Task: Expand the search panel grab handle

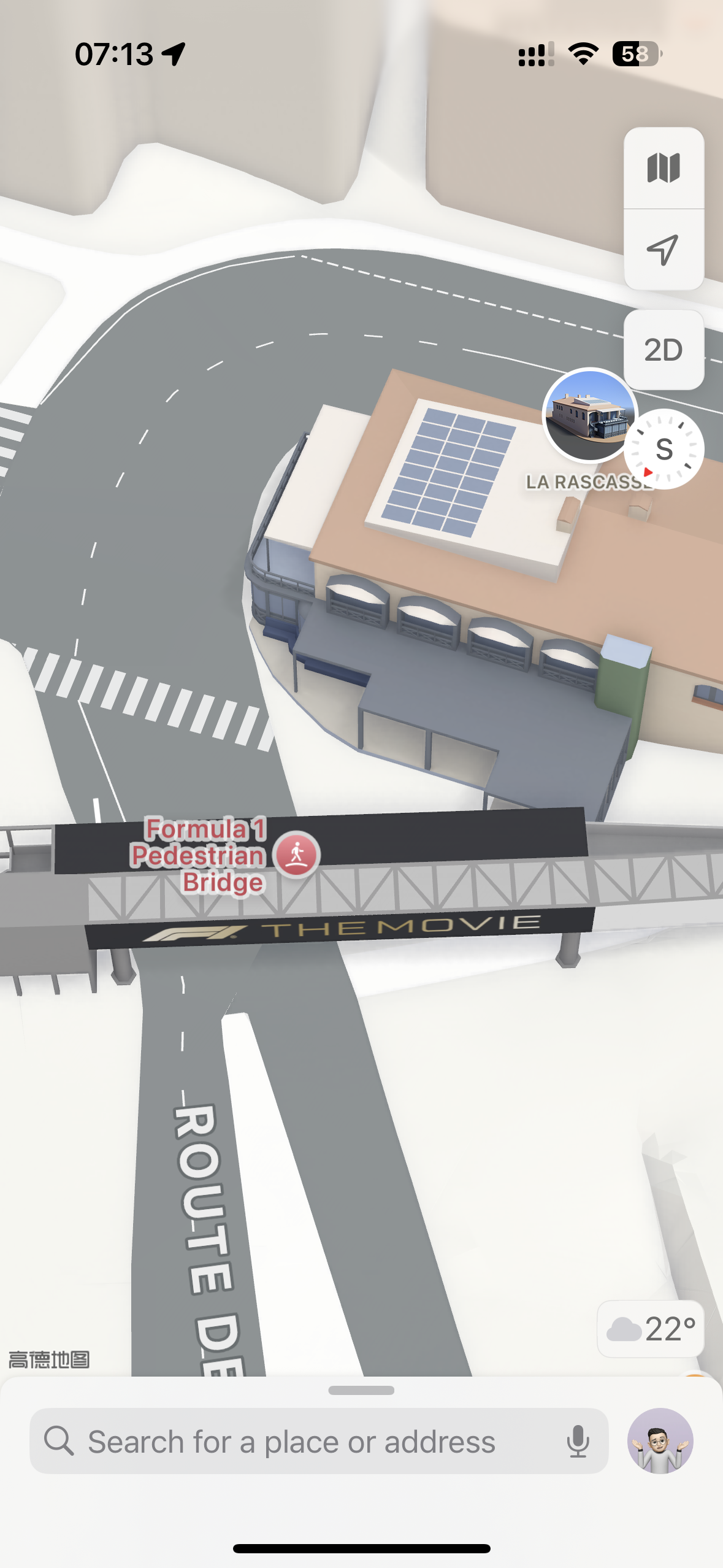Action: [x=361, y=1391]
